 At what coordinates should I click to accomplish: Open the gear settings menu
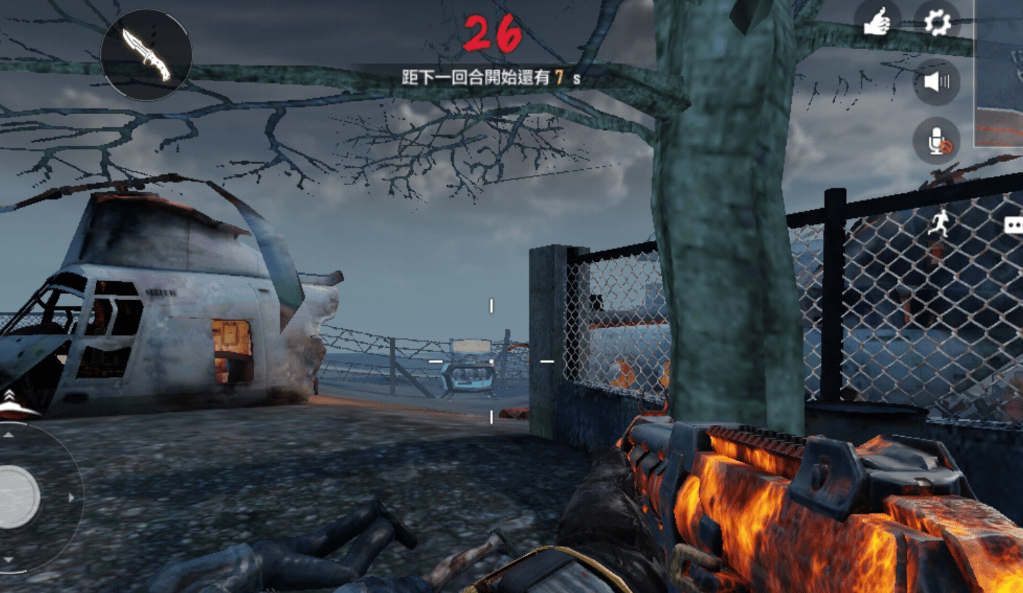(937, 21)
